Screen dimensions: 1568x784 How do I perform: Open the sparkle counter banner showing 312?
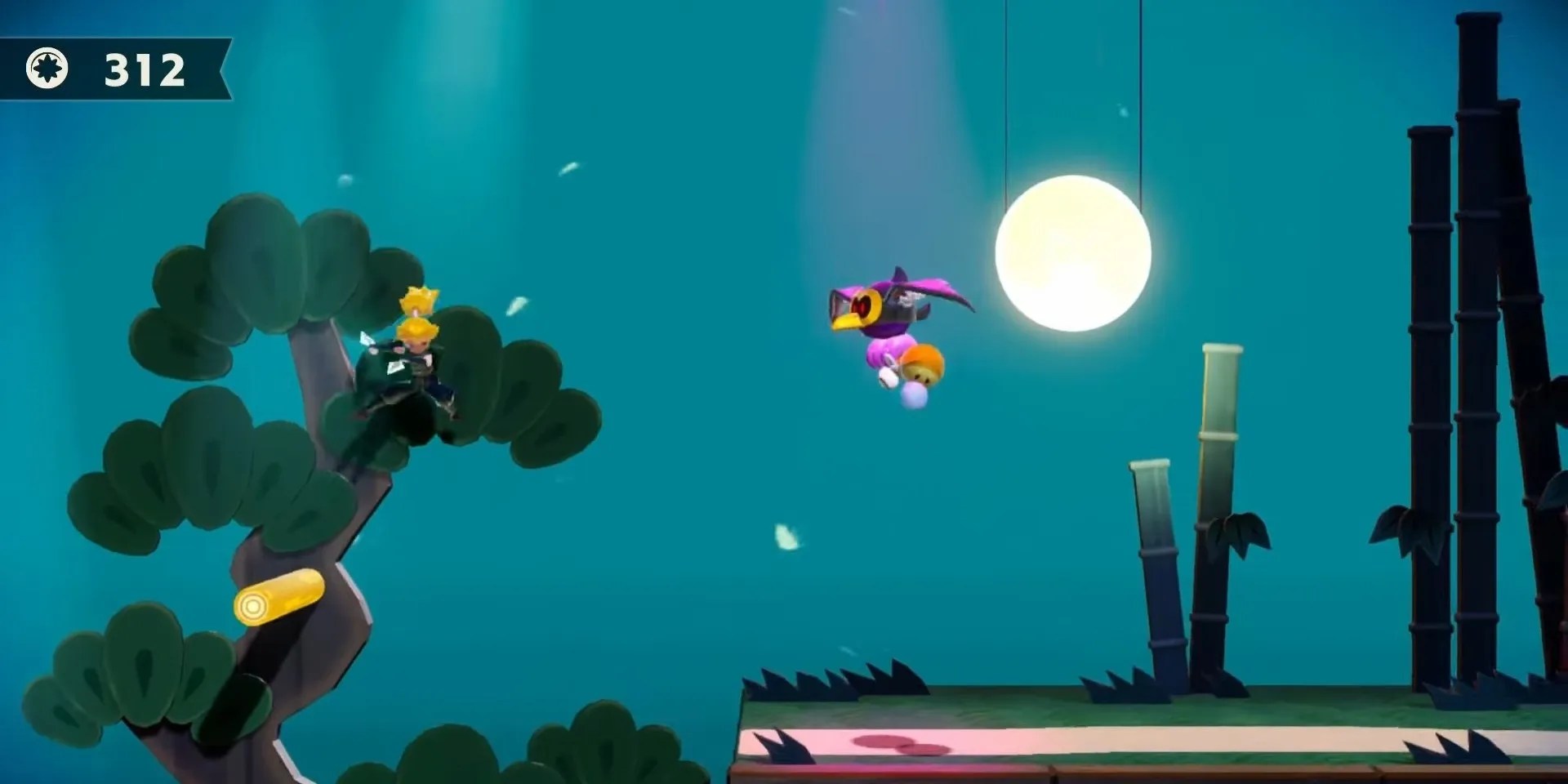(143, 69)
